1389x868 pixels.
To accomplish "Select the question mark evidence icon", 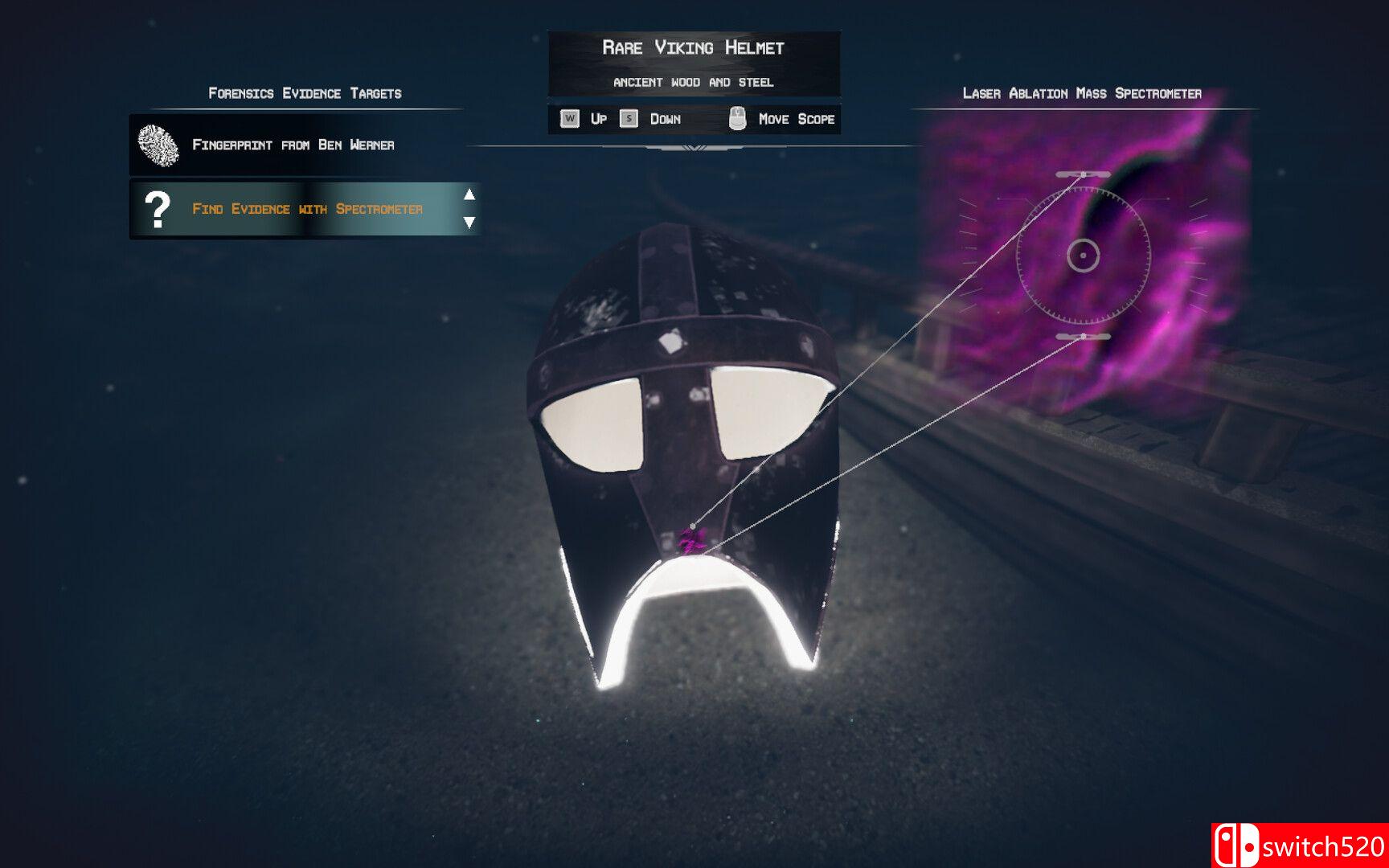I will click(x=158, y=209).
